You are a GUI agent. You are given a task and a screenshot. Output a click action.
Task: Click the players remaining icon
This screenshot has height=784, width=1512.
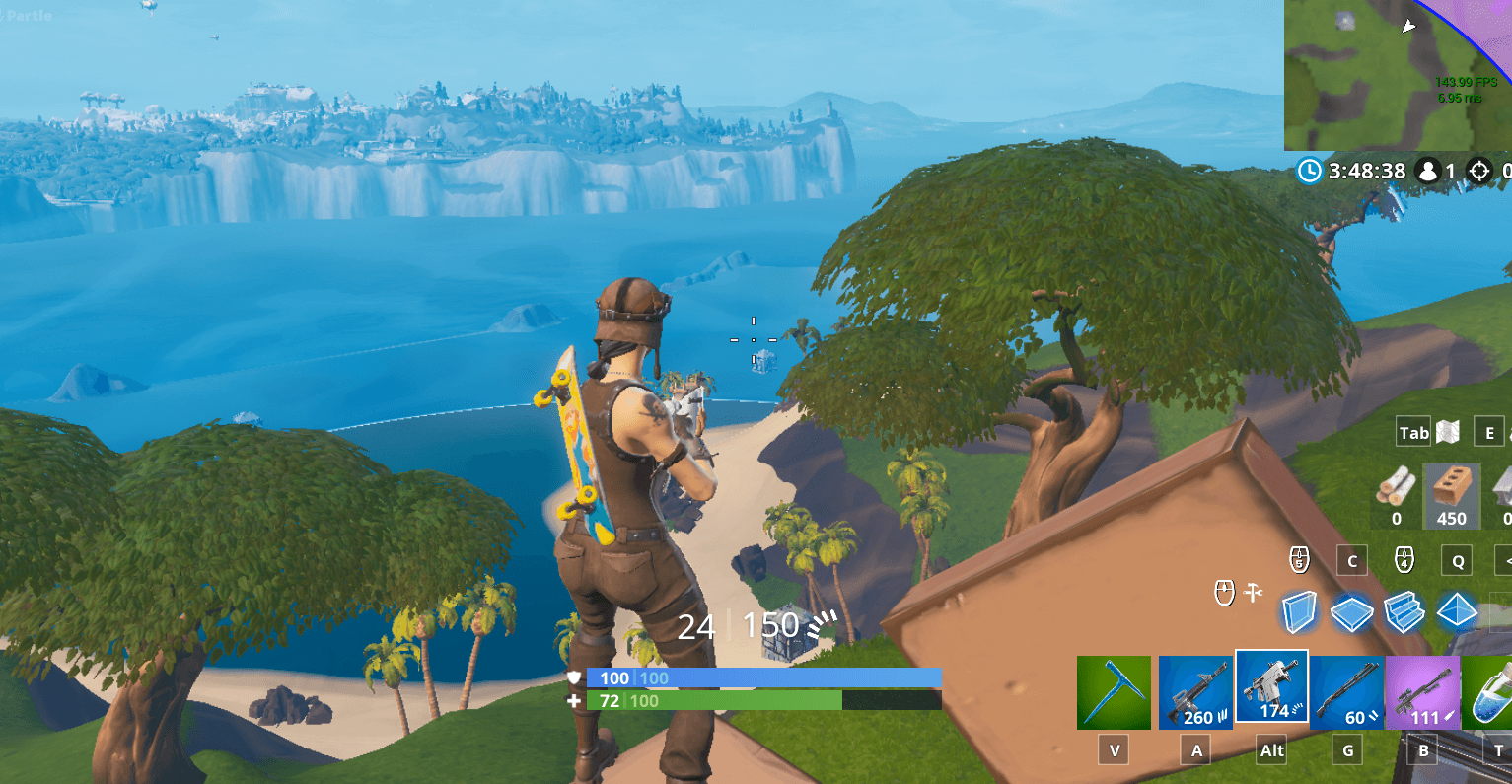1430,171
